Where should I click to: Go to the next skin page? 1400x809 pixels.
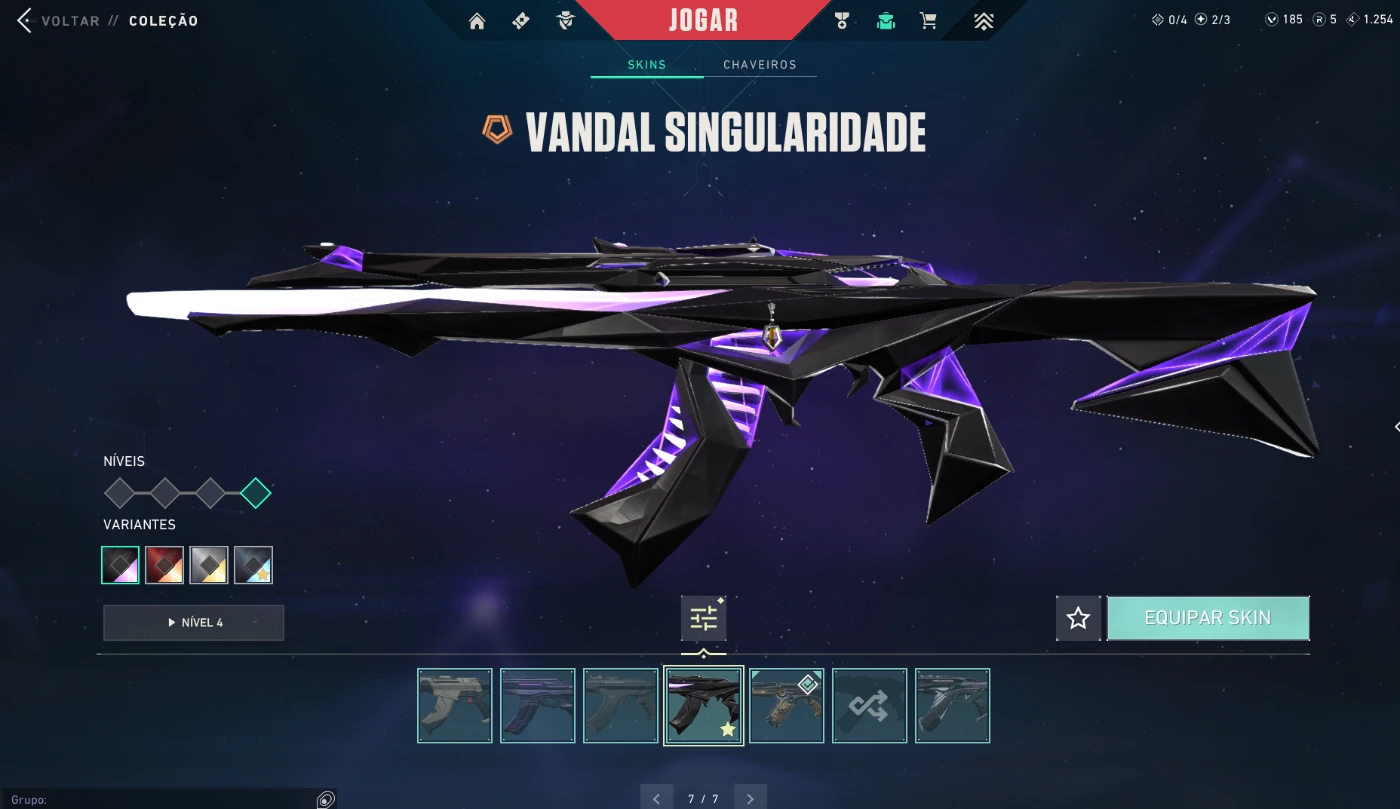750,798
